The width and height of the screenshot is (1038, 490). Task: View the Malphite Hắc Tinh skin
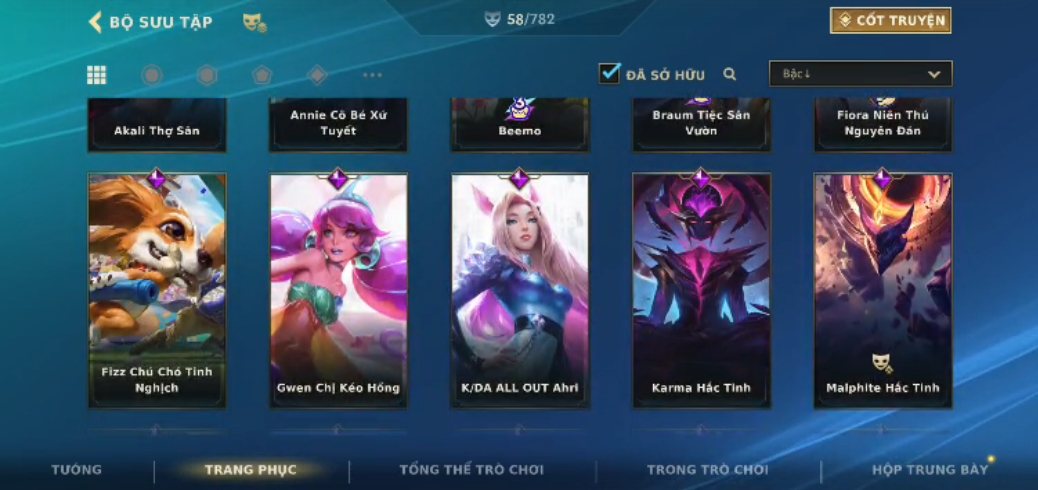(883, 290)
